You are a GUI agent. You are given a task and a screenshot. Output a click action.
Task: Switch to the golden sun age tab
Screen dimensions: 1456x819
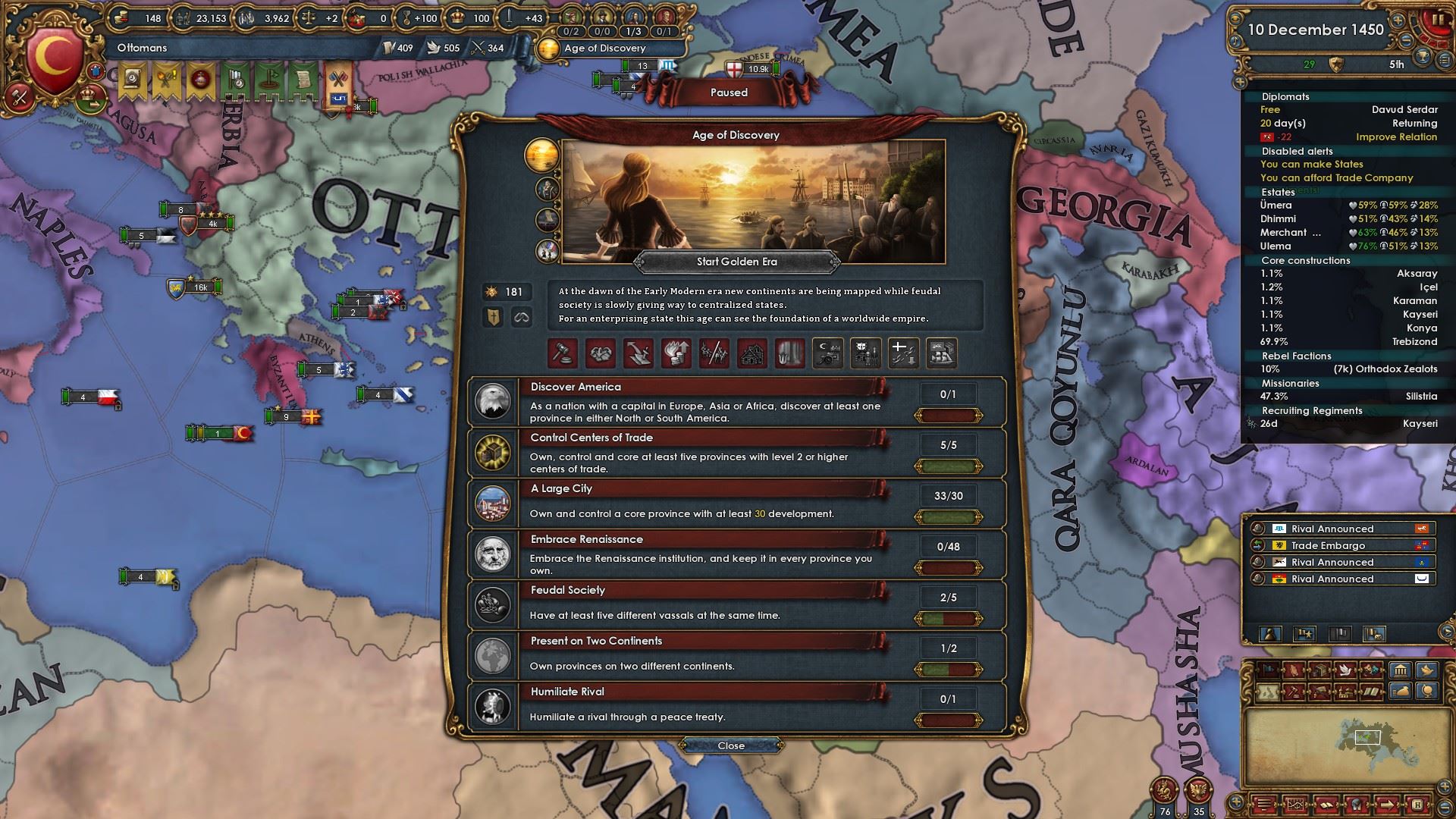(x=541, y=155)
